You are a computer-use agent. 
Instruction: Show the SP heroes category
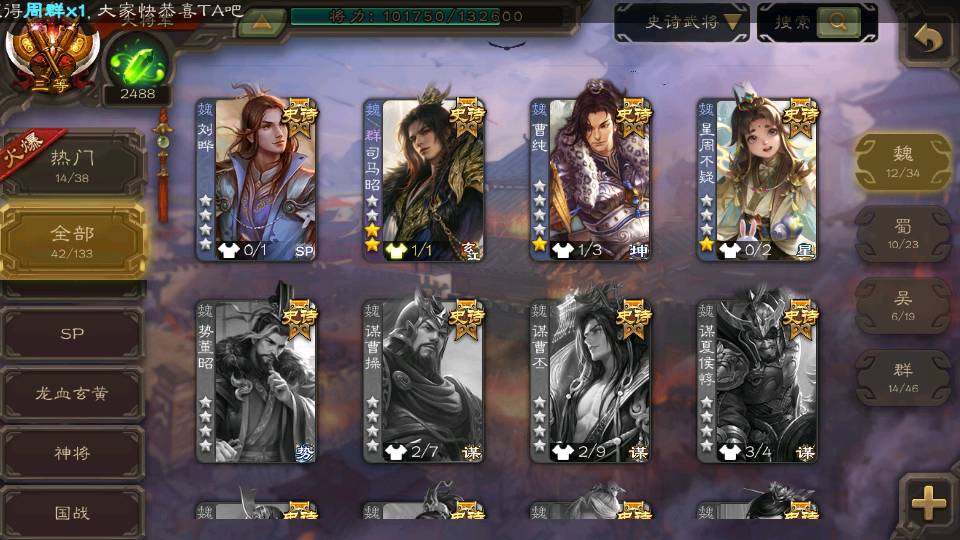pyautogui.click(x=72, y=334)
